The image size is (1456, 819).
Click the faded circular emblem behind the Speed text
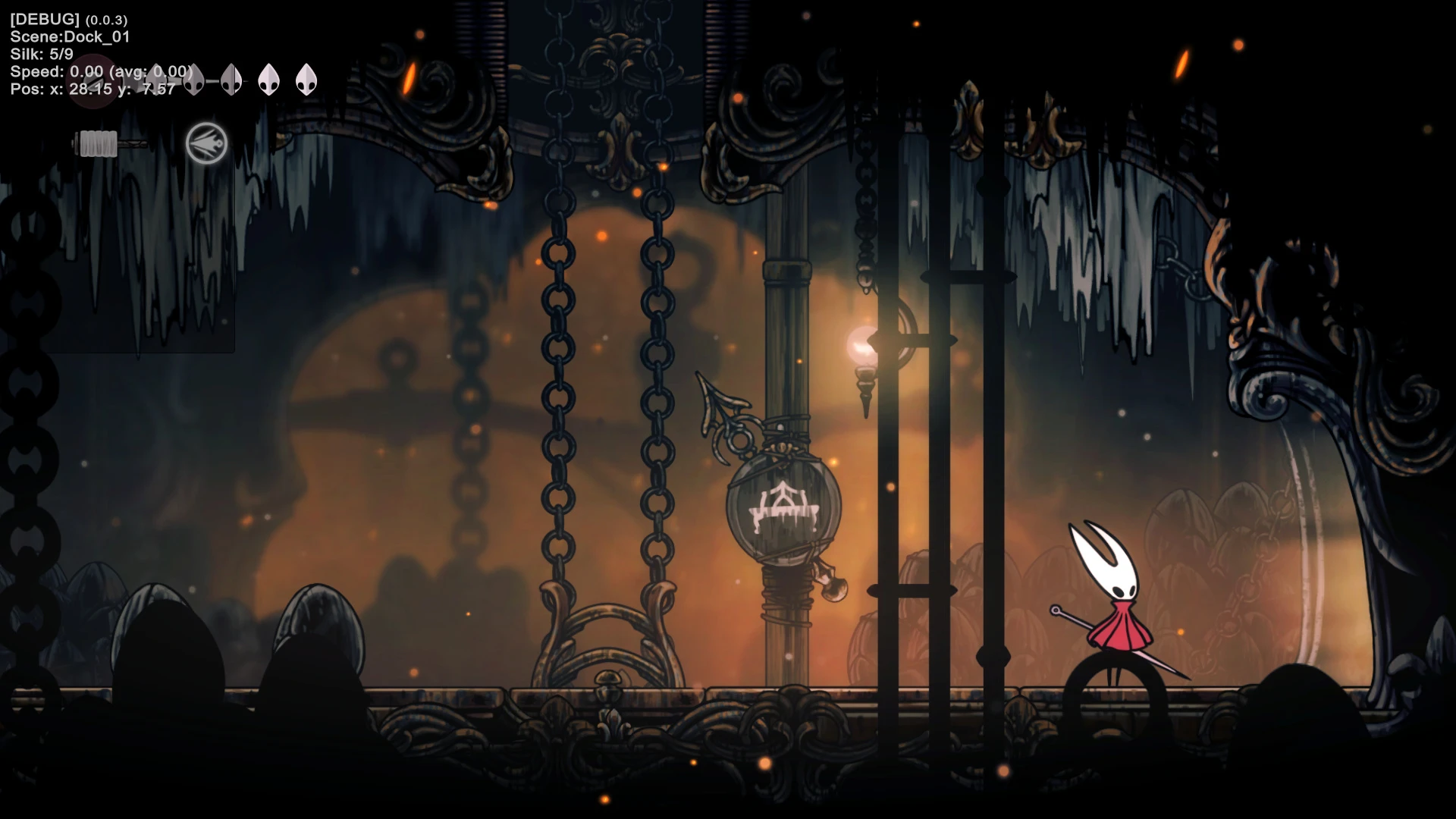pyautogui.click(x=93, y=82)
